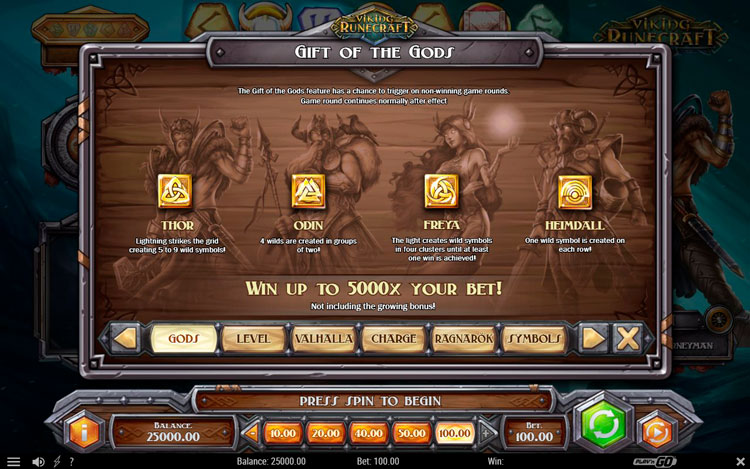
Task: Click the orange info button
Action: pyautogui.click(x=84, y=431)
